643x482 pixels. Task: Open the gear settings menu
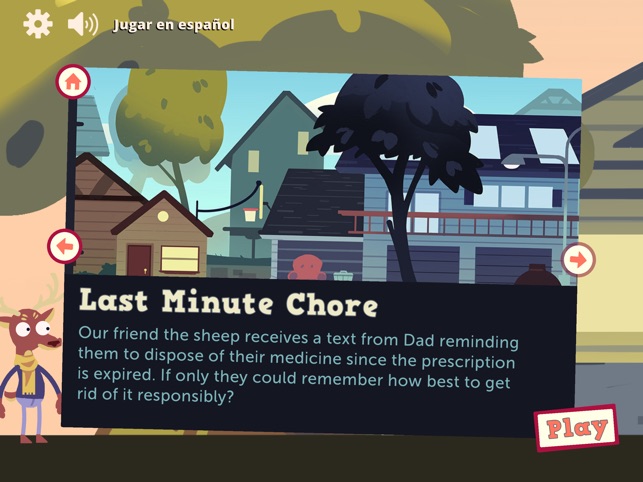(x=37, y=23)
